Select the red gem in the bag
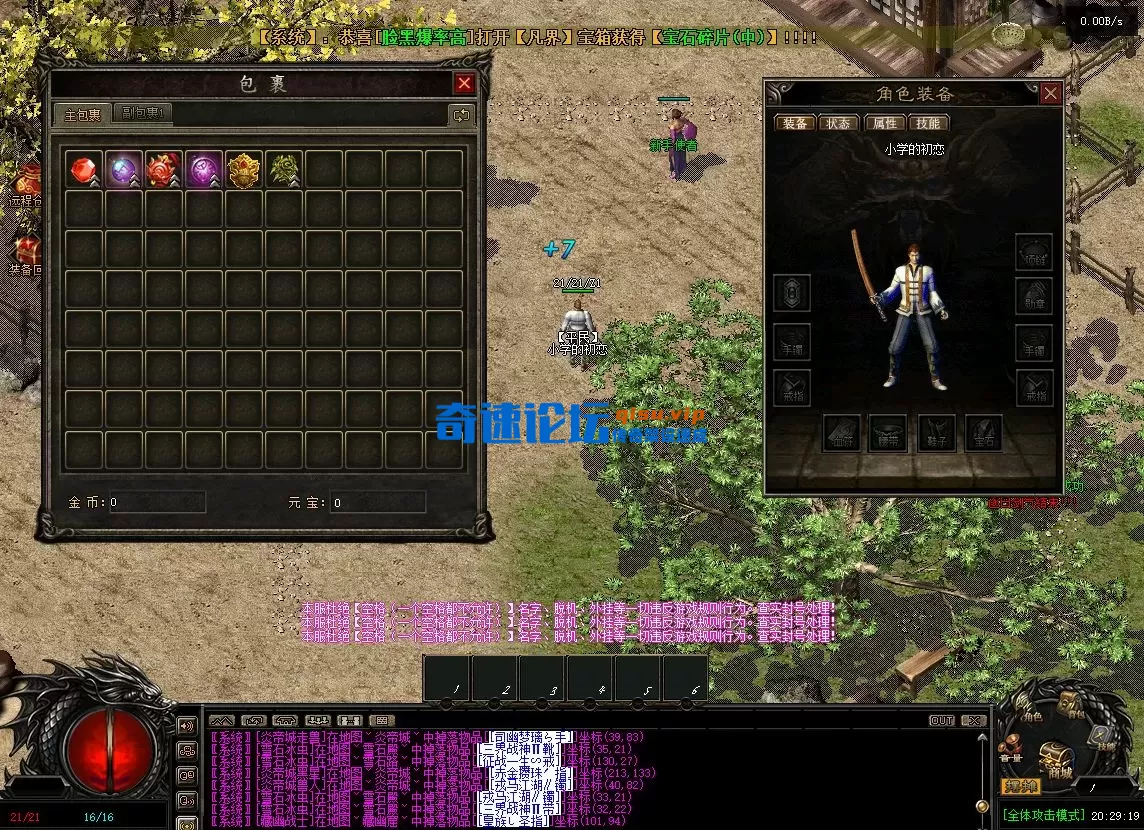 tap(83, 169)
